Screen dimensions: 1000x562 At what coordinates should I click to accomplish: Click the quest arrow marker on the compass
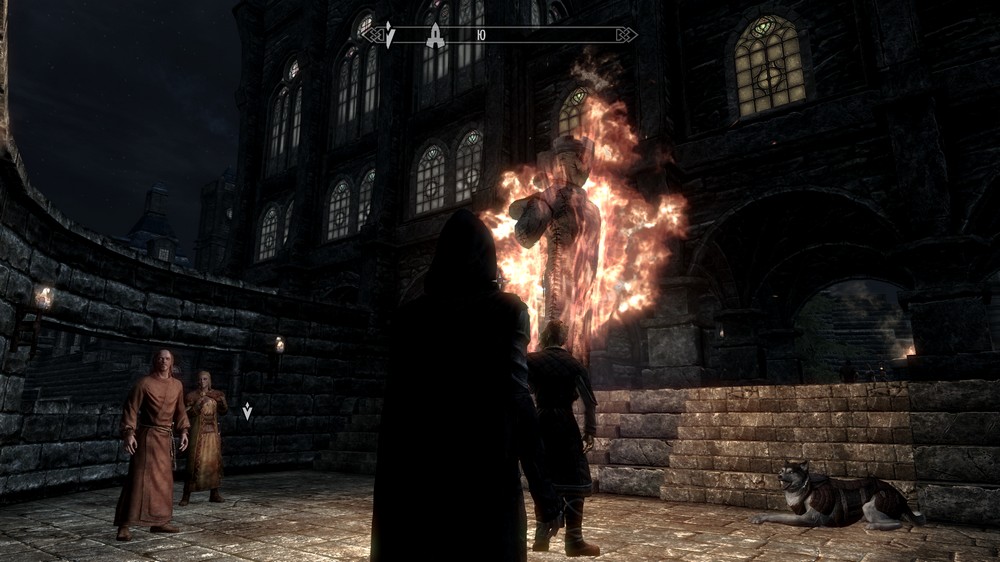[x=389, y=36]
